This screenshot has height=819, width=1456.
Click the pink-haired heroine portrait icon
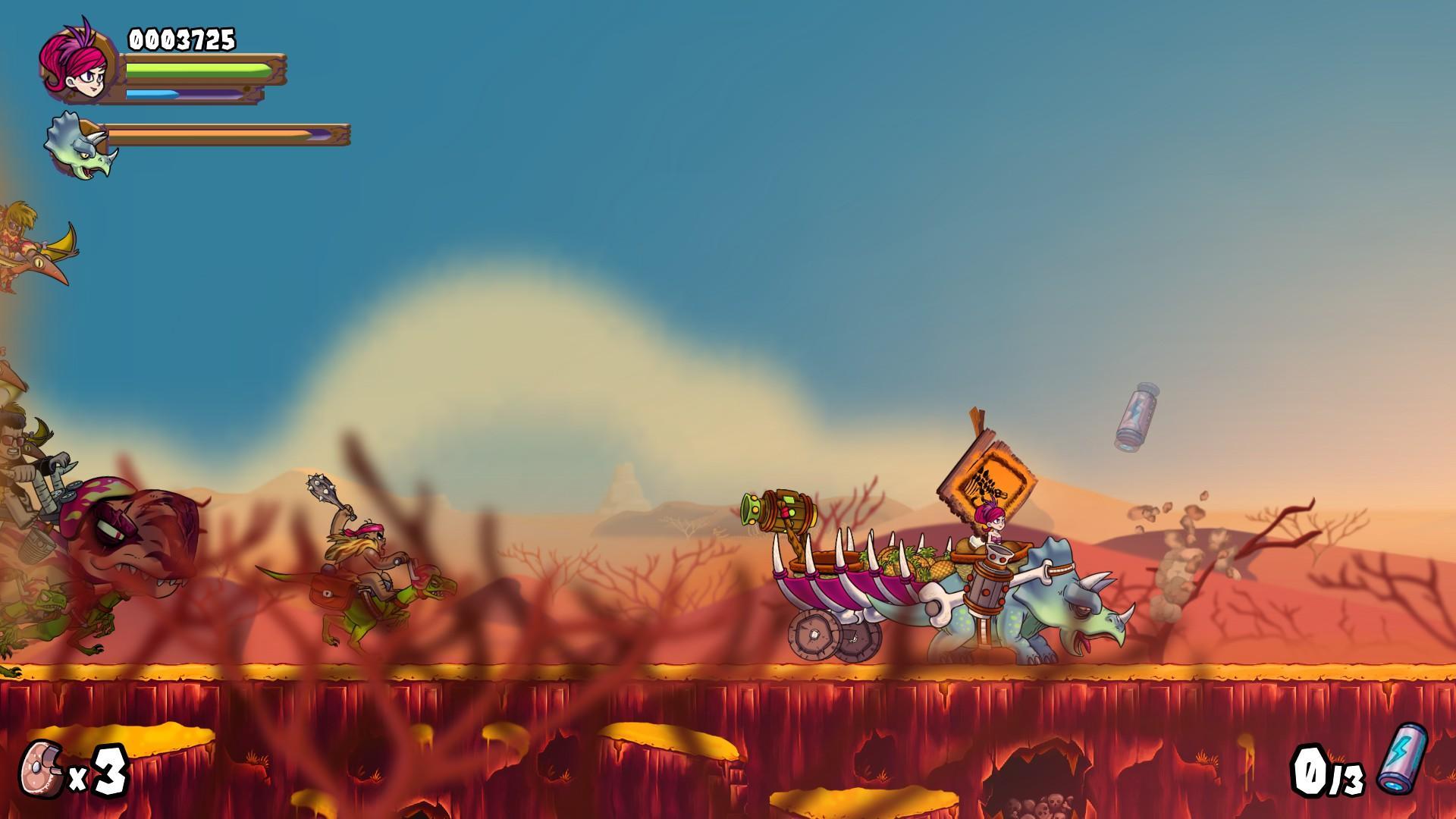click(76, 64)
